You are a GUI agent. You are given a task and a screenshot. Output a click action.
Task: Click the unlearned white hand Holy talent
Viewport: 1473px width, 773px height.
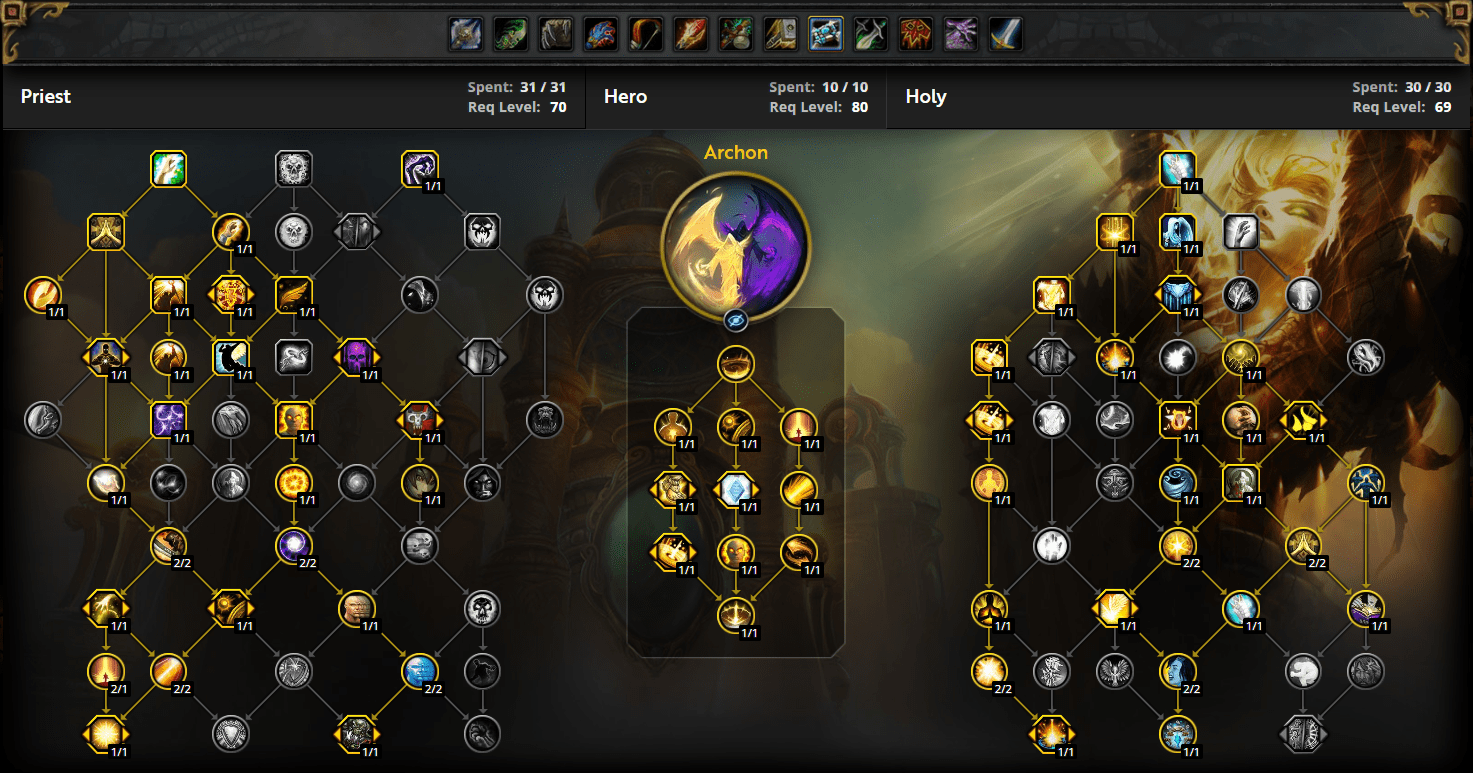[1051, 546]
